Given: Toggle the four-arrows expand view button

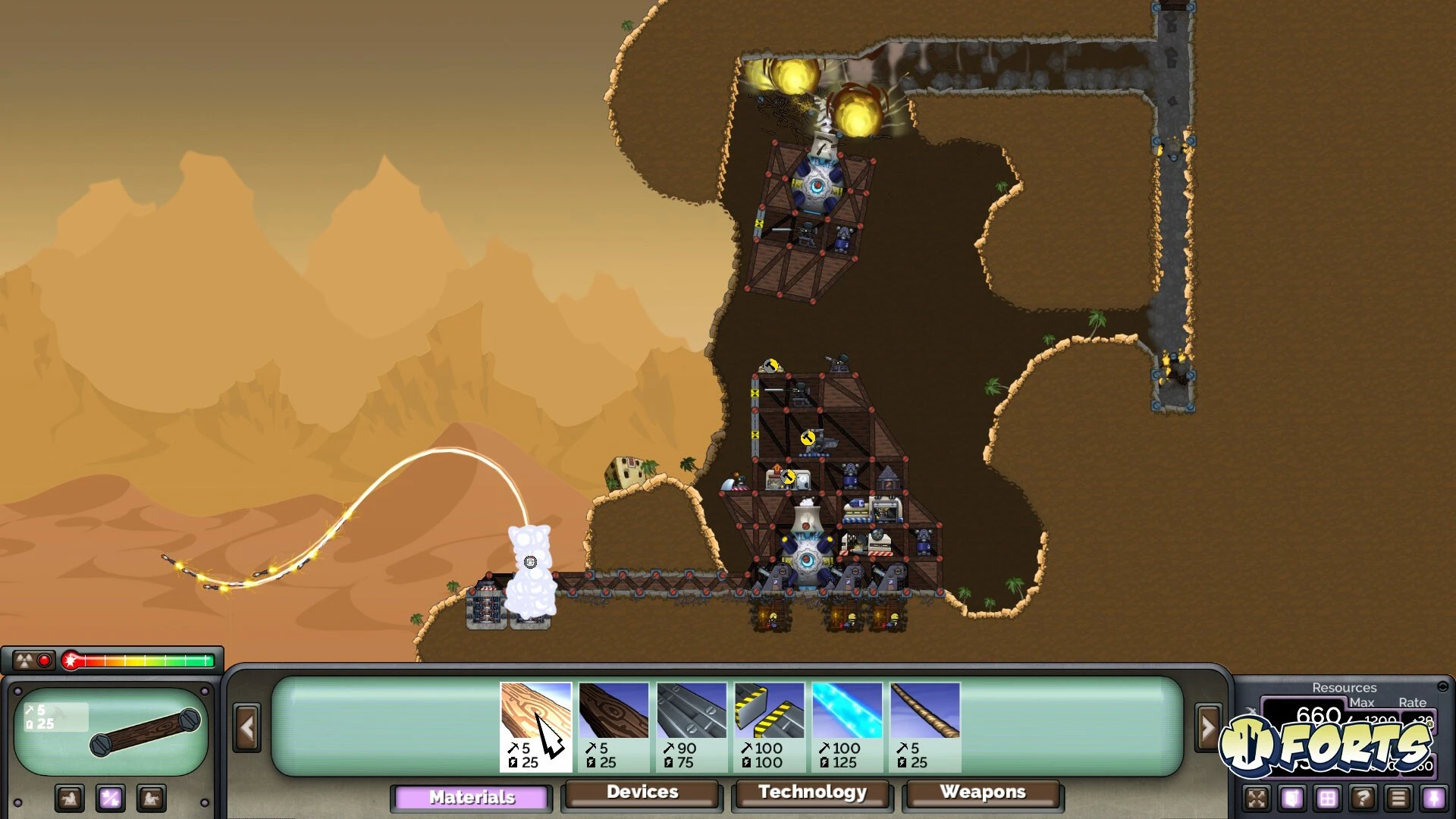Looking at the screenshot, I should (1257, 799).
